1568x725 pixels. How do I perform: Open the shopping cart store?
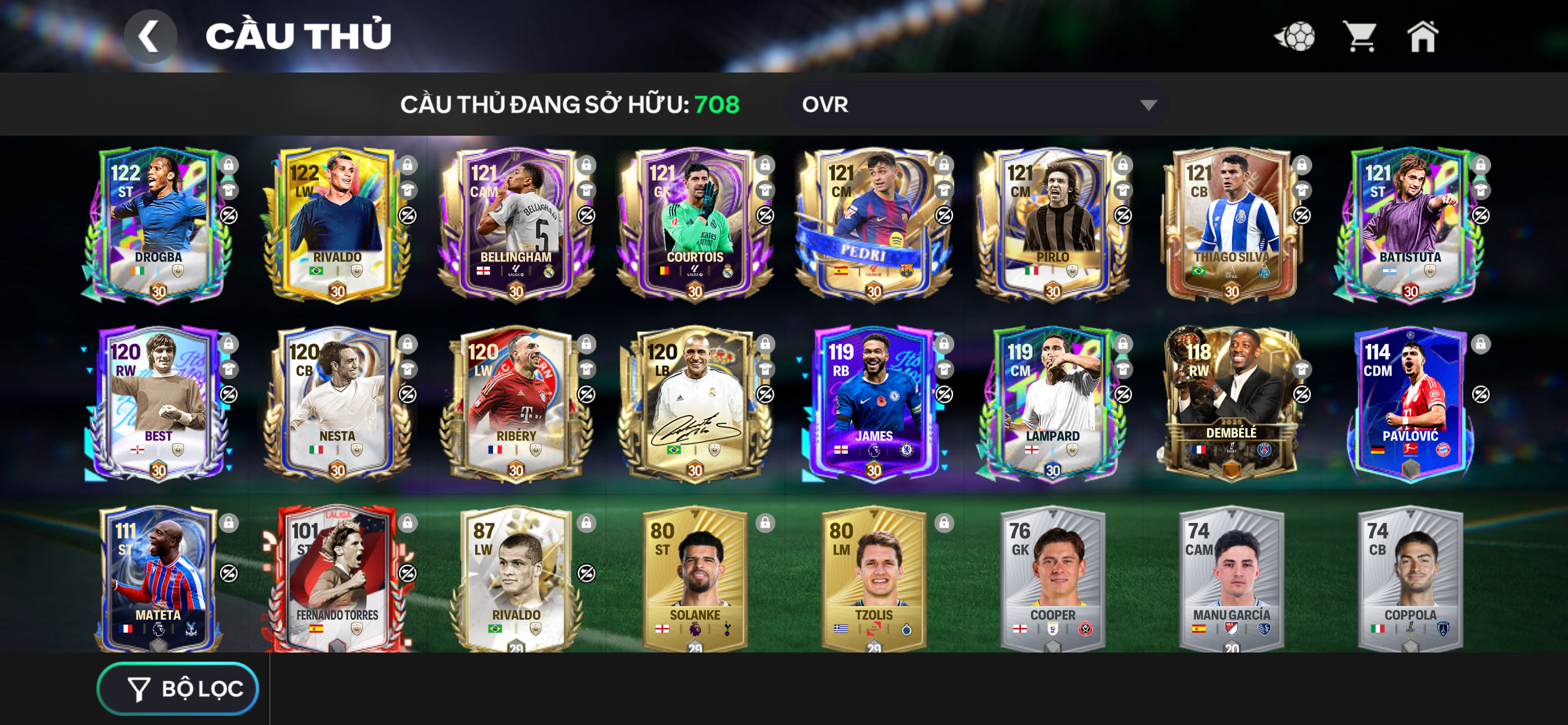(1359, 37)
